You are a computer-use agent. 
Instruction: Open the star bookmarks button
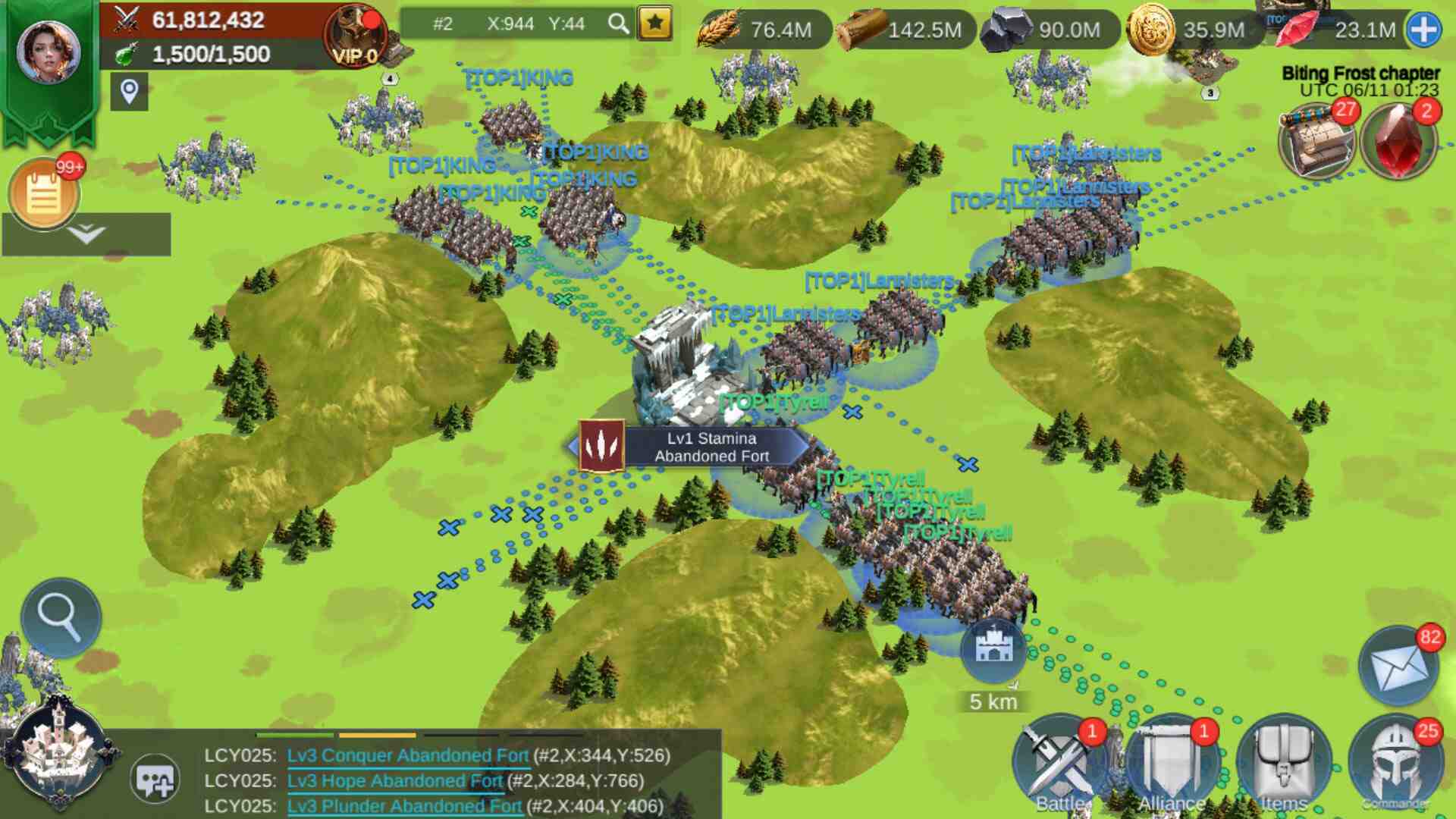pyautogui.click(x=655, y=24)
